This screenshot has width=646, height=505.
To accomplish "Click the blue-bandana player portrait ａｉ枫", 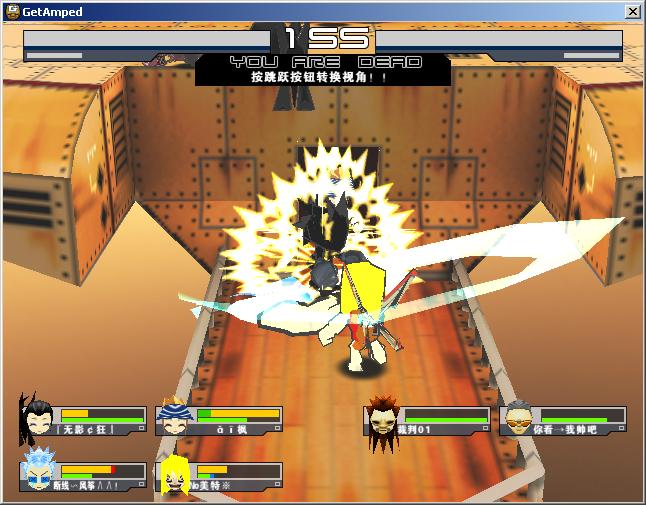I will tap(175, 418).
